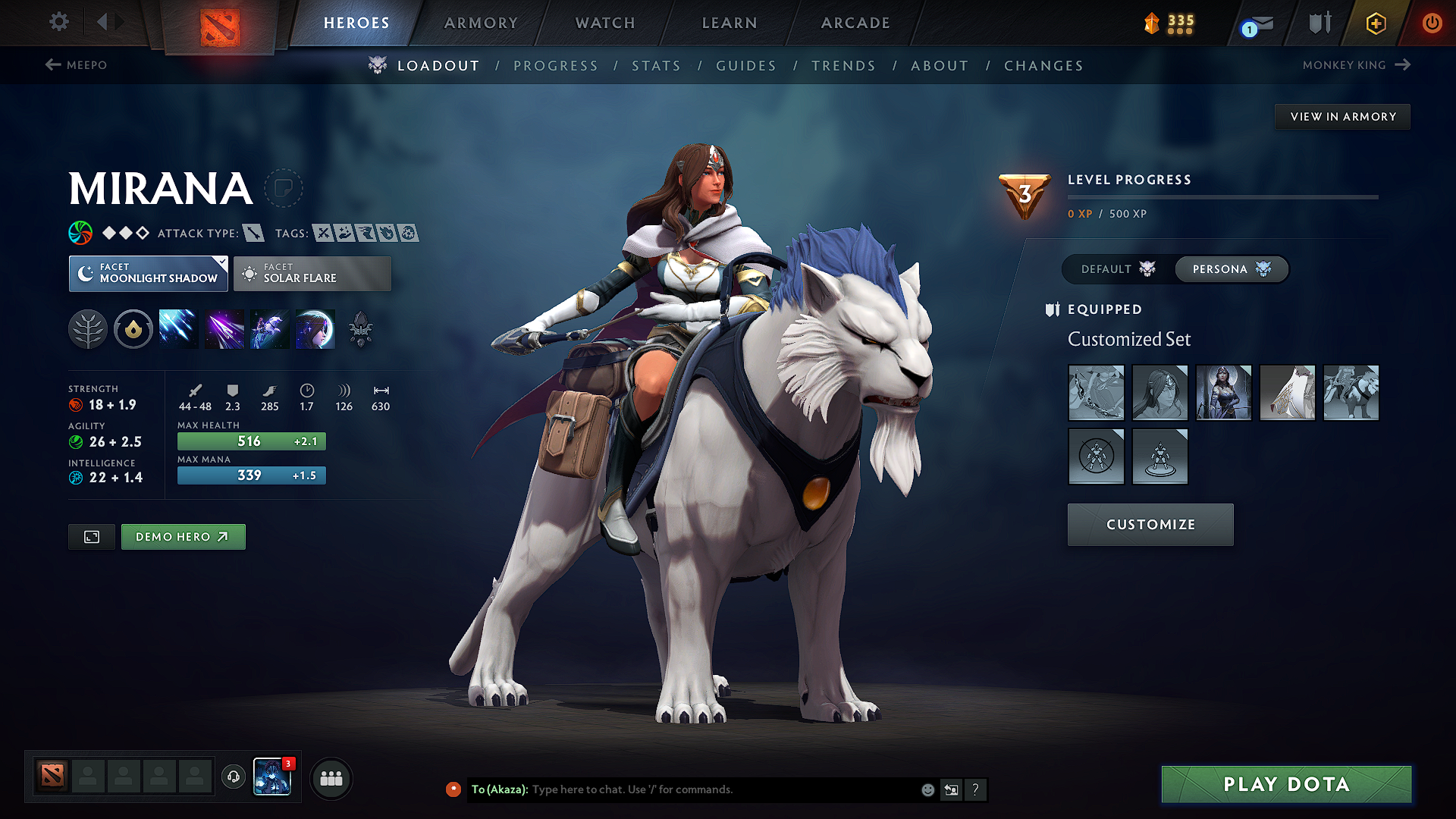Expand the hero portrait preview window
The image size is (1456, 819).
tap(91, 536)
